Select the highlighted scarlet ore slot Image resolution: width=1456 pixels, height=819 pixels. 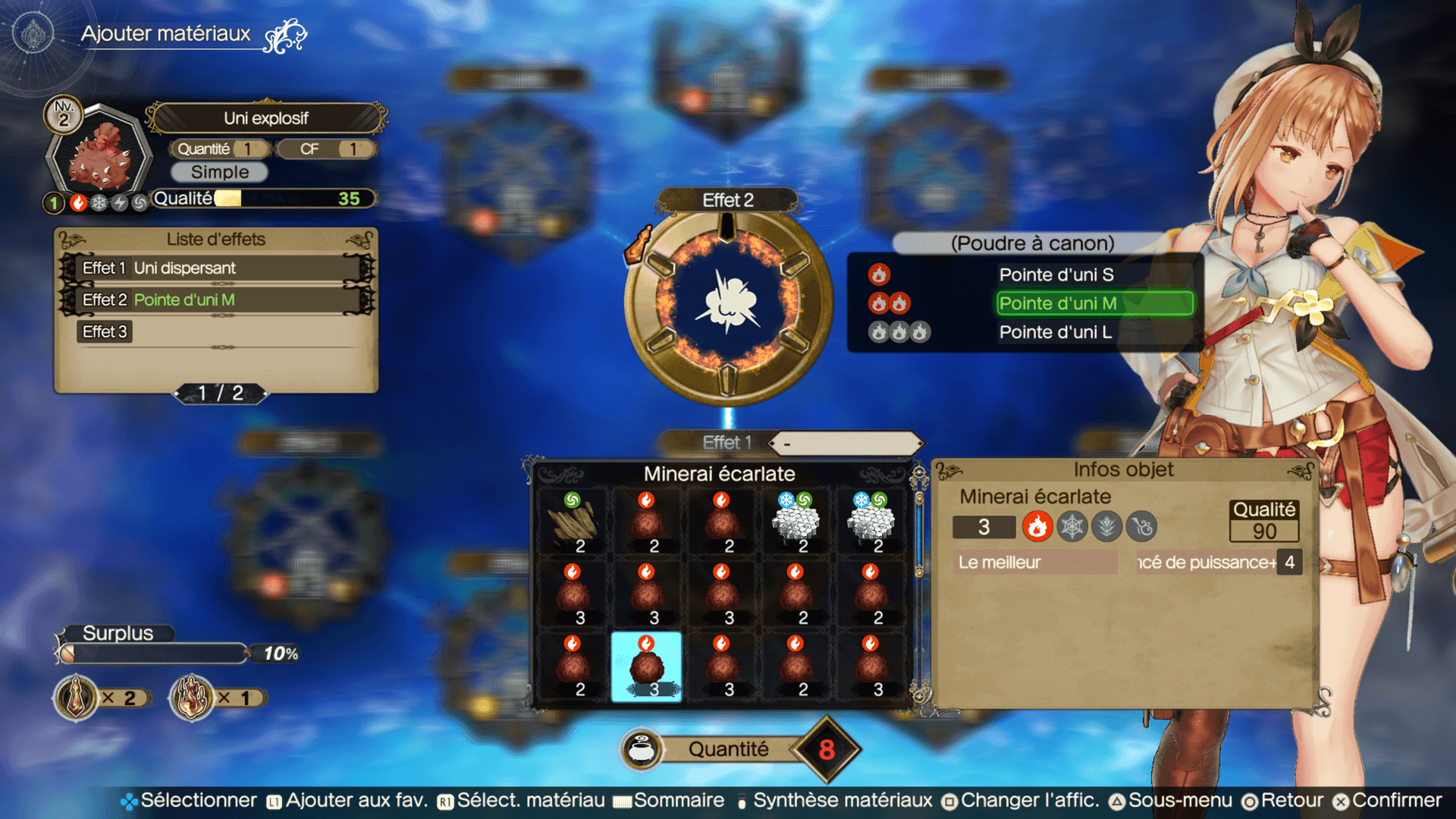point(646,667)
